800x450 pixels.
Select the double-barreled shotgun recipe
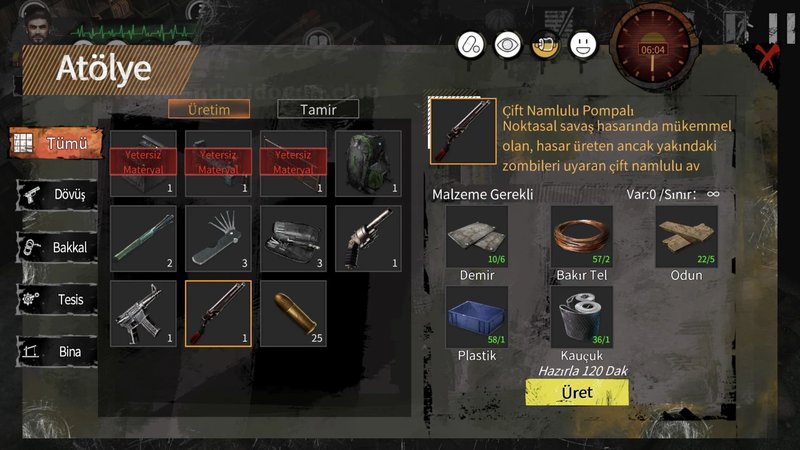tap(218, 313)
